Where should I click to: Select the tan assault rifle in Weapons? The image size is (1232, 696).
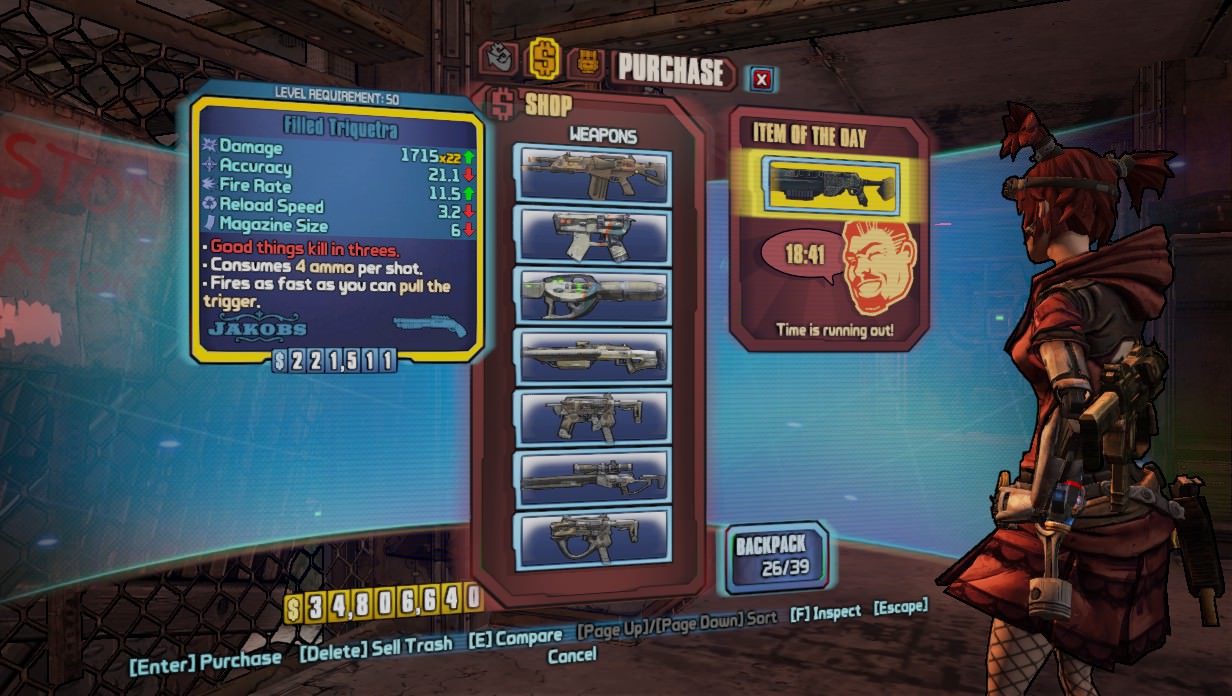coord(592,173)
